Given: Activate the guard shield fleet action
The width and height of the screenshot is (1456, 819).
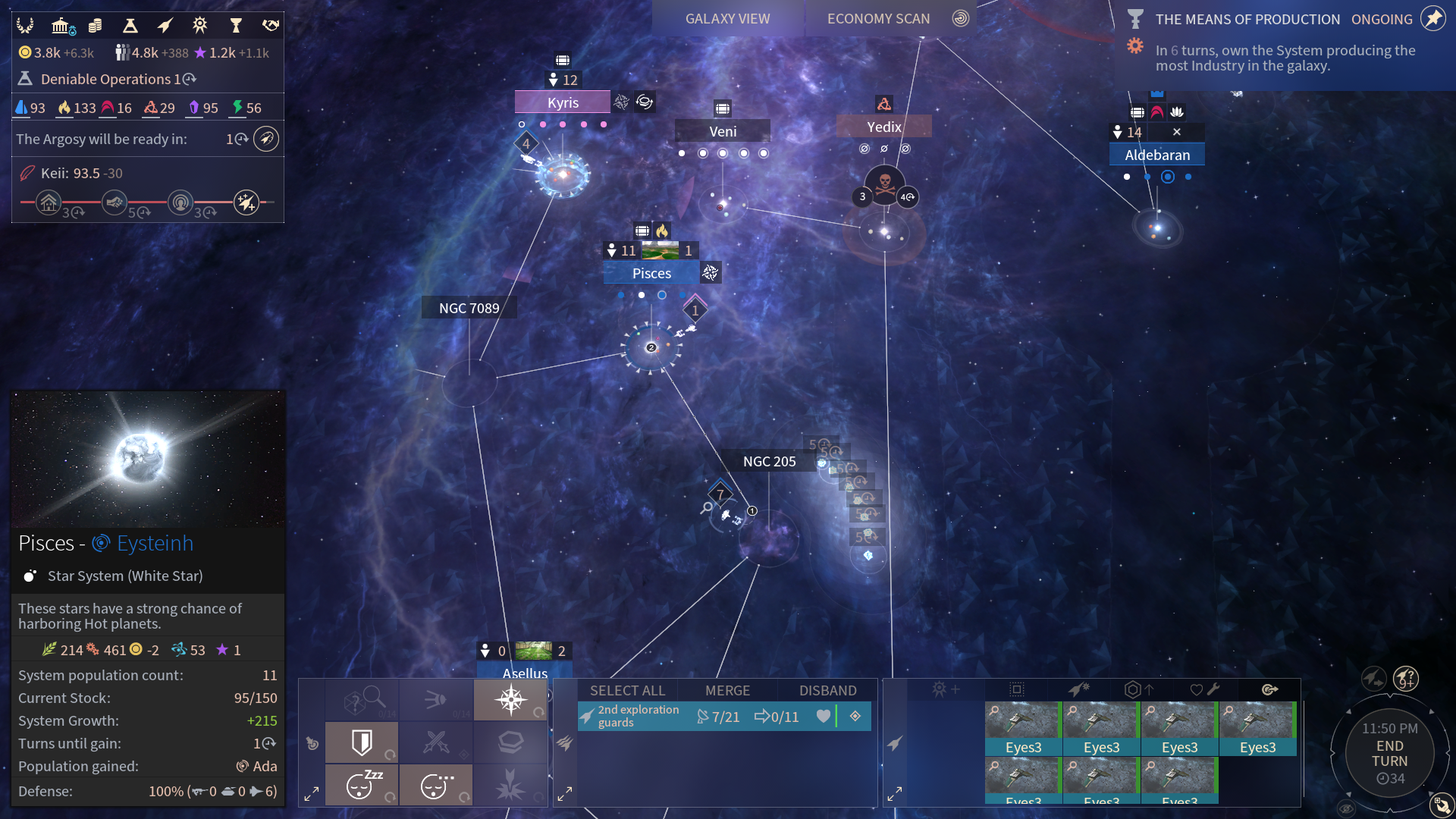Looking at the screenshot, I should click(x=362, y=742).
